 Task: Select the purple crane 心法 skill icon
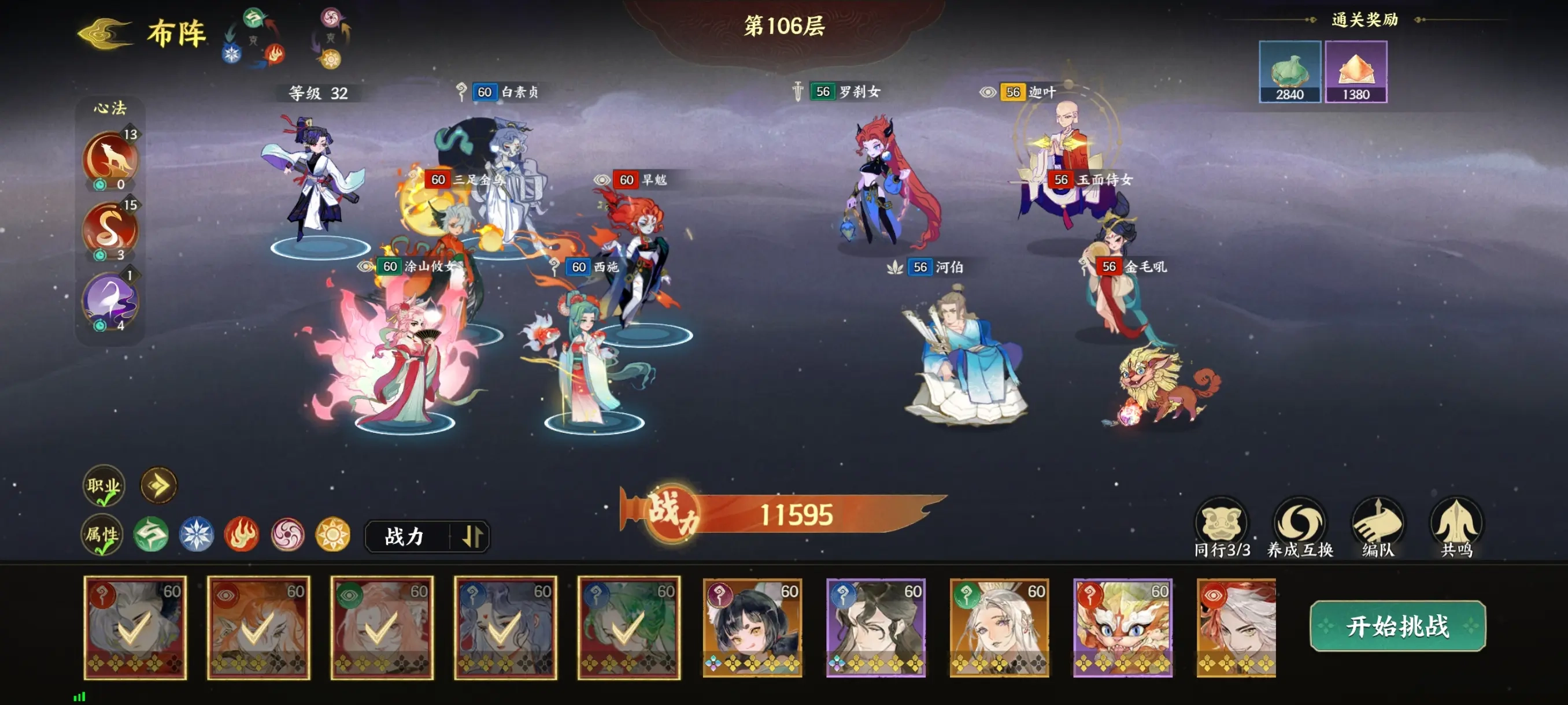pyautogui.click(x=110, y=300)
